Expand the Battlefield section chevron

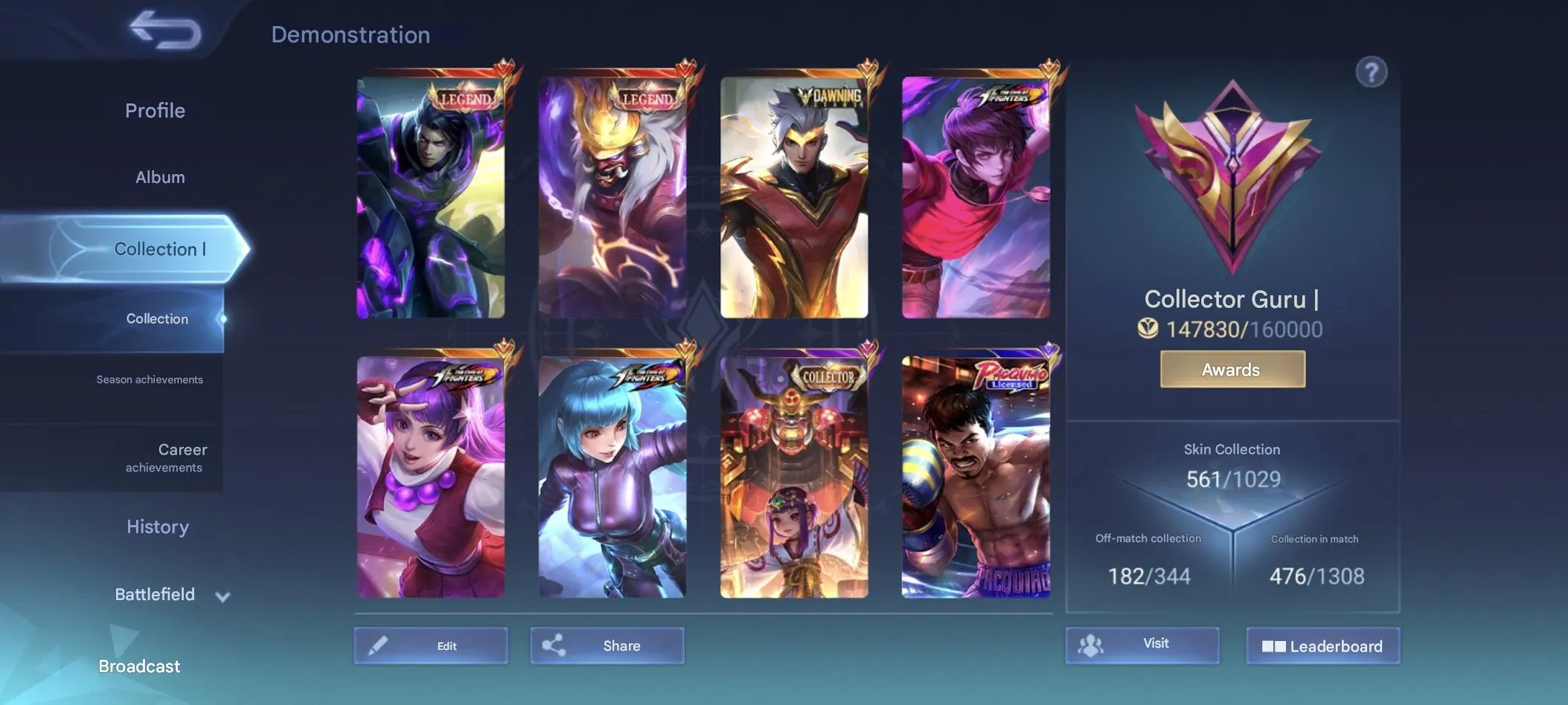tap(222, 595)
